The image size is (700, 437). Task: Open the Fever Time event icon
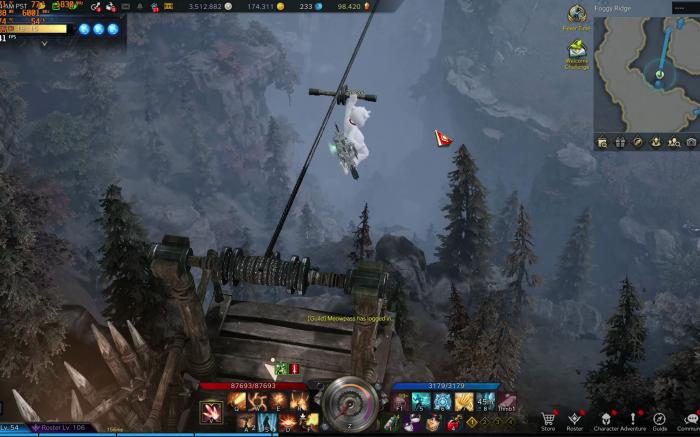point(577,14)
